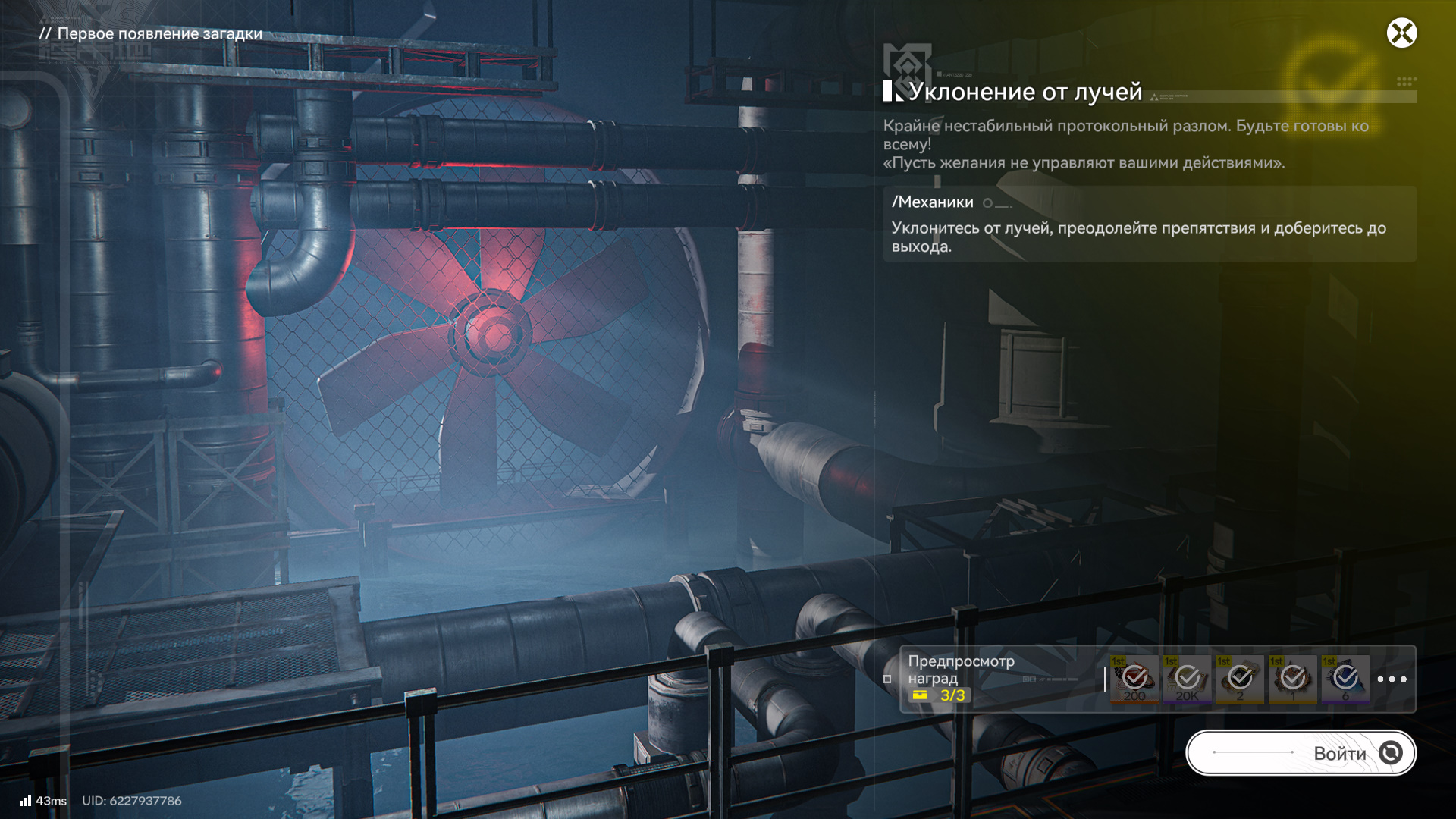Enter the challenge with the Войти button
Image resolution: width=1456 pixels, height=819 pixels.
[1301, 753]
